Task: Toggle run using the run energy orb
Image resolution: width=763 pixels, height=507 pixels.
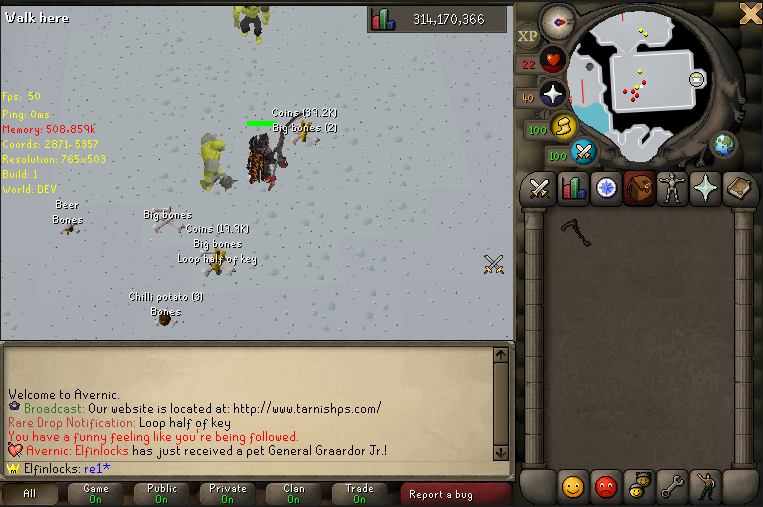Action: click(563, 127)
